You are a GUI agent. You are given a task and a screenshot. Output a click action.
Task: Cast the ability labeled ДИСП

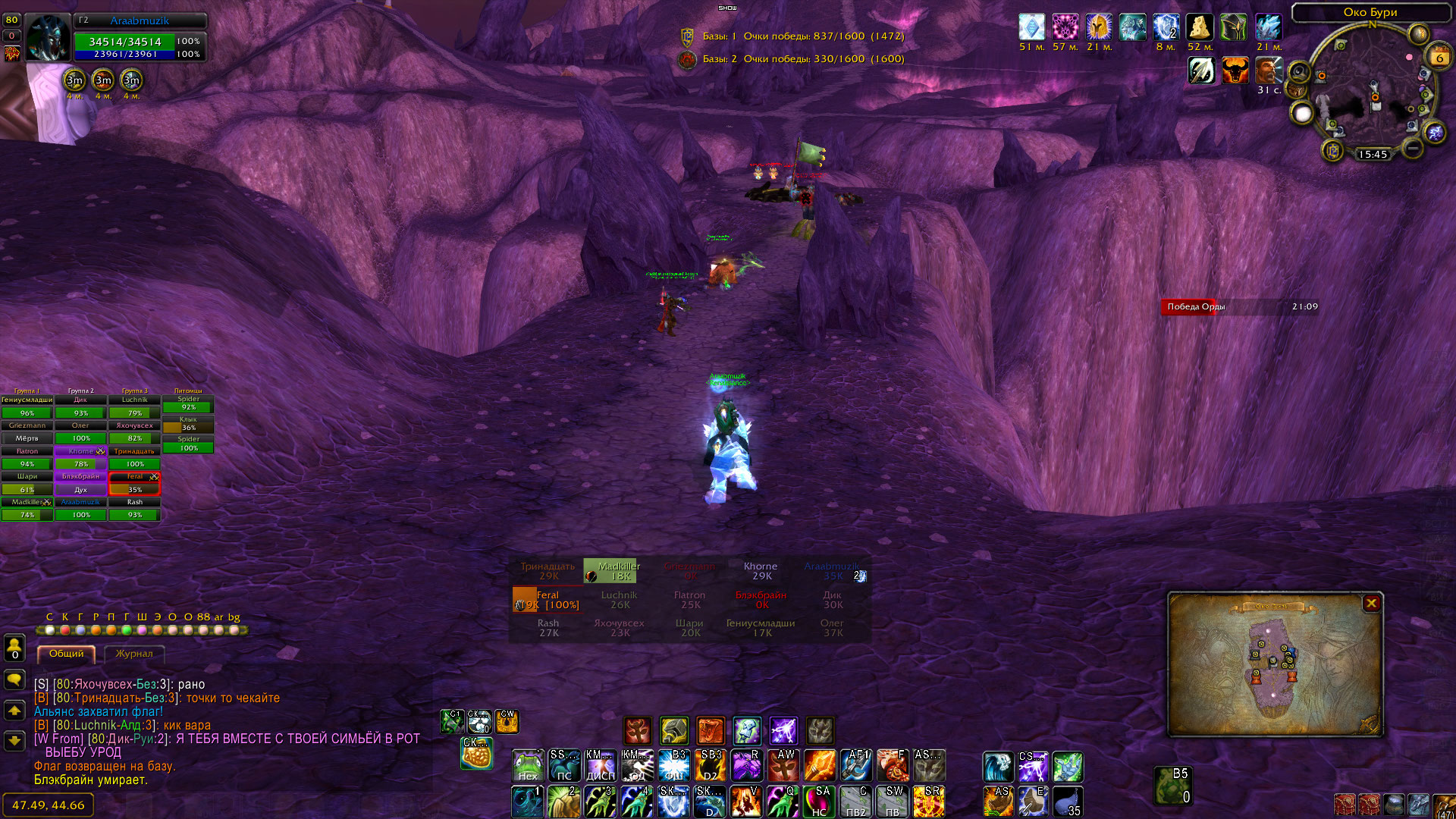pyautogui.click(x=601, y=766)
